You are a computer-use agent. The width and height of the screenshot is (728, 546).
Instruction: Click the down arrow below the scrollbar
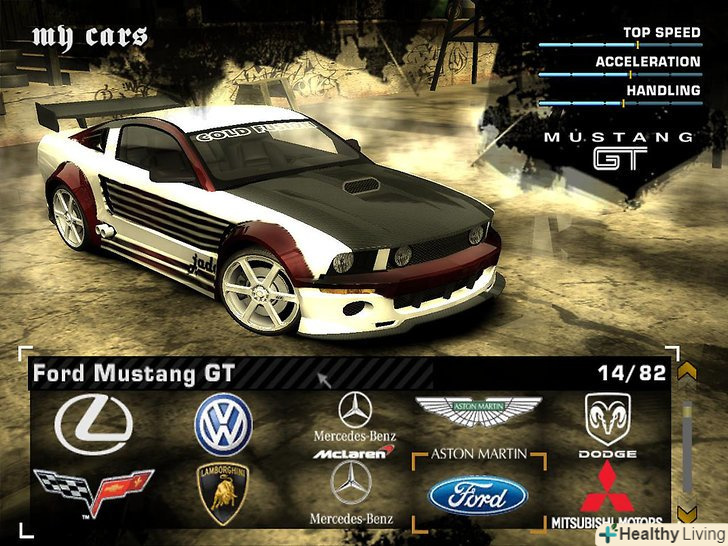pos(686,514)
